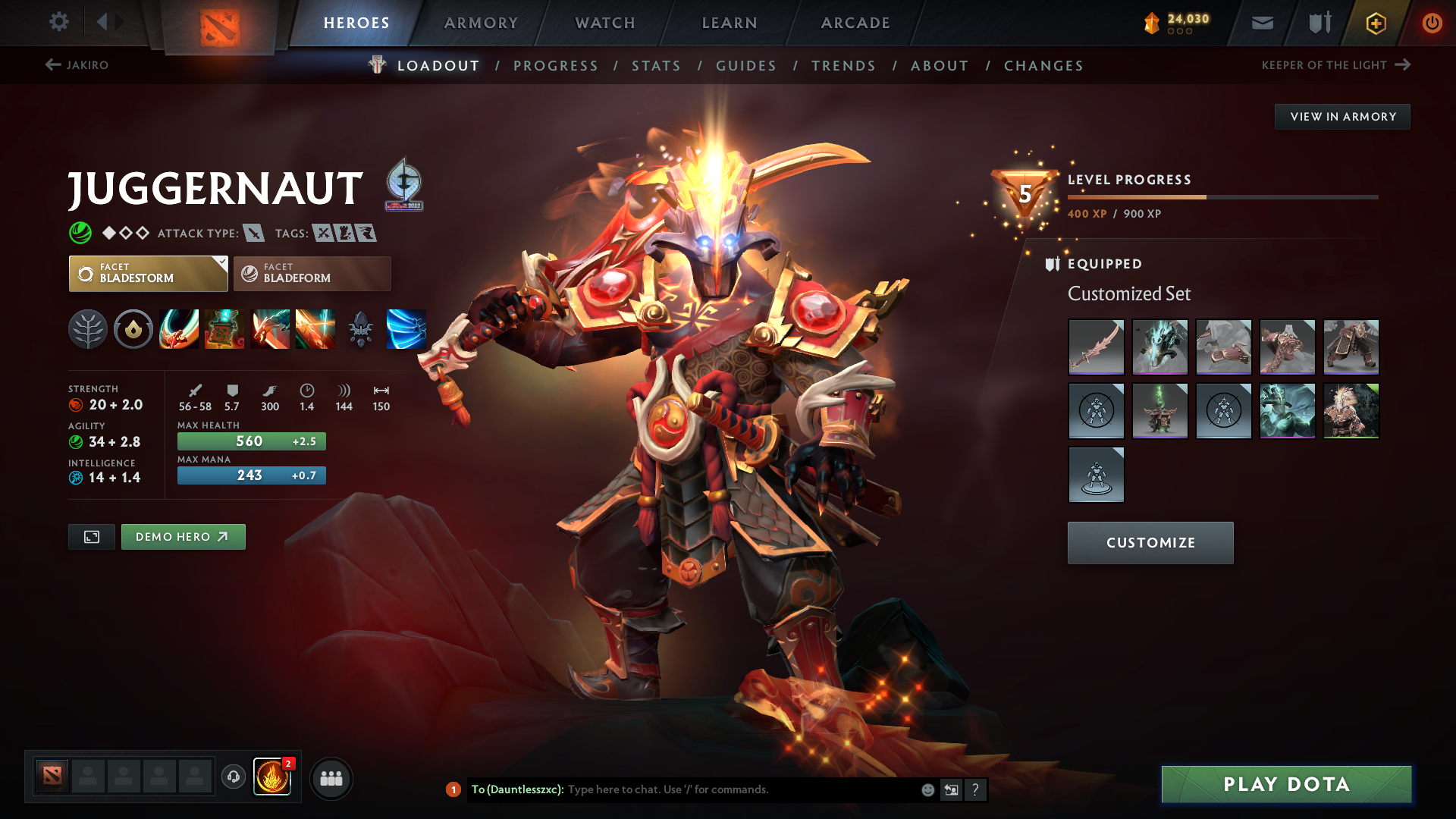The image size is (1456, 819).
Task: Open the Blade Fury ability icon
Action: click(179, 329)
